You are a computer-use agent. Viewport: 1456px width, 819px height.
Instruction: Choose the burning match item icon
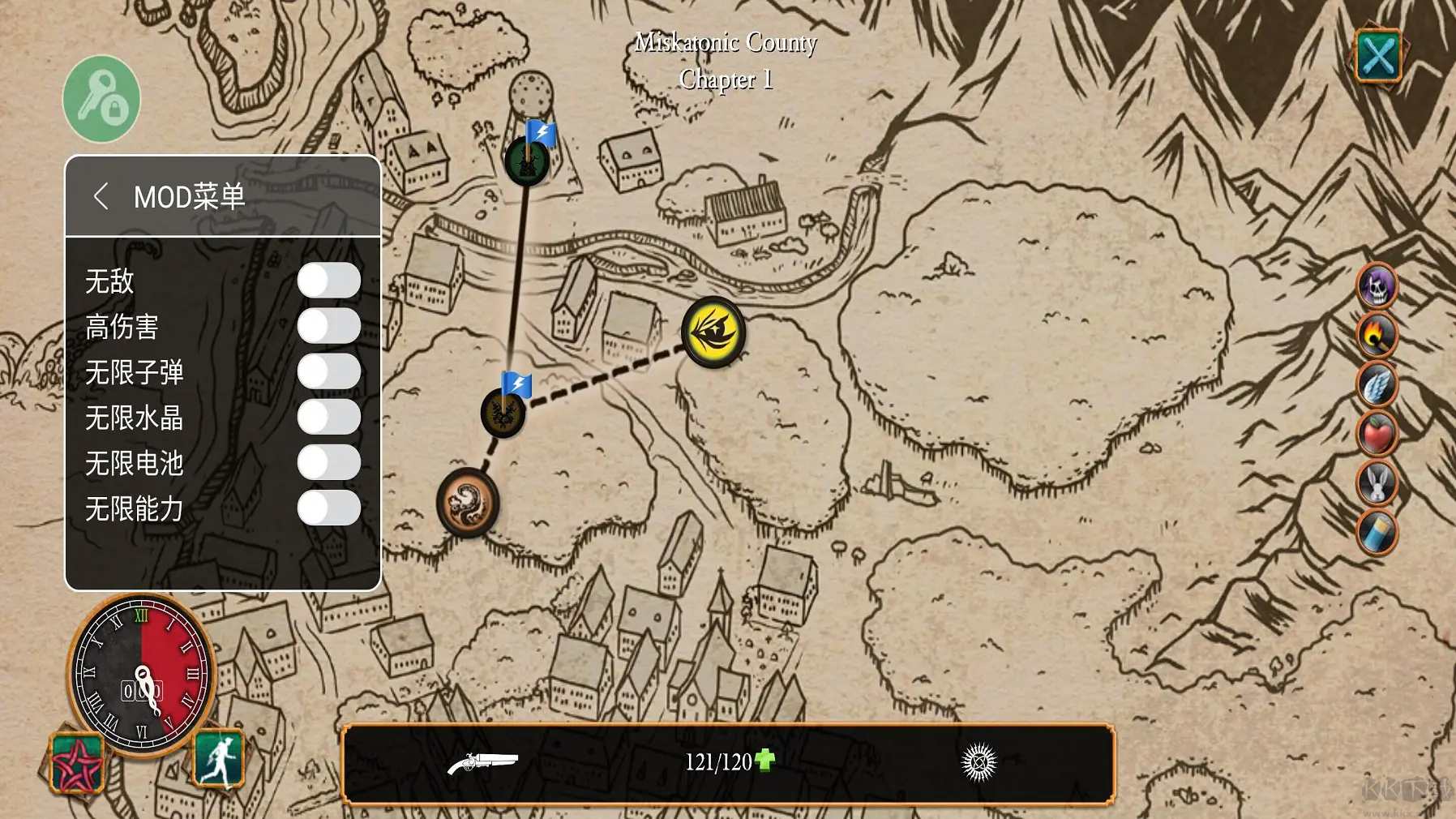point(1377,334)
